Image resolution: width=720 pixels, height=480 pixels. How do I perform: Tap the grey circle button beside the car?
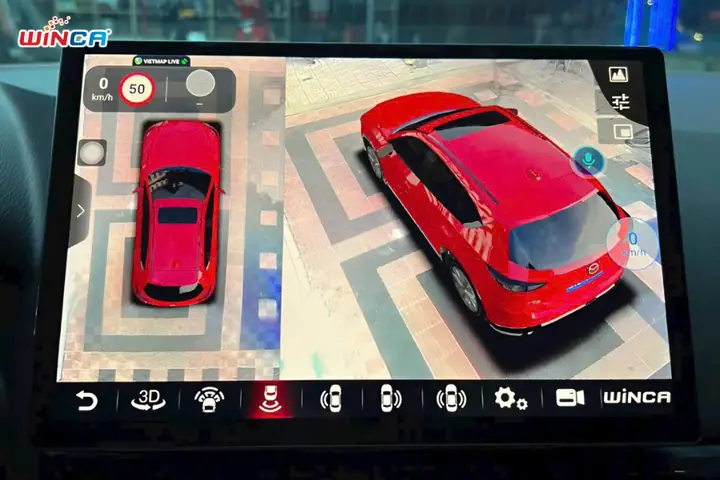coord(92,152)
